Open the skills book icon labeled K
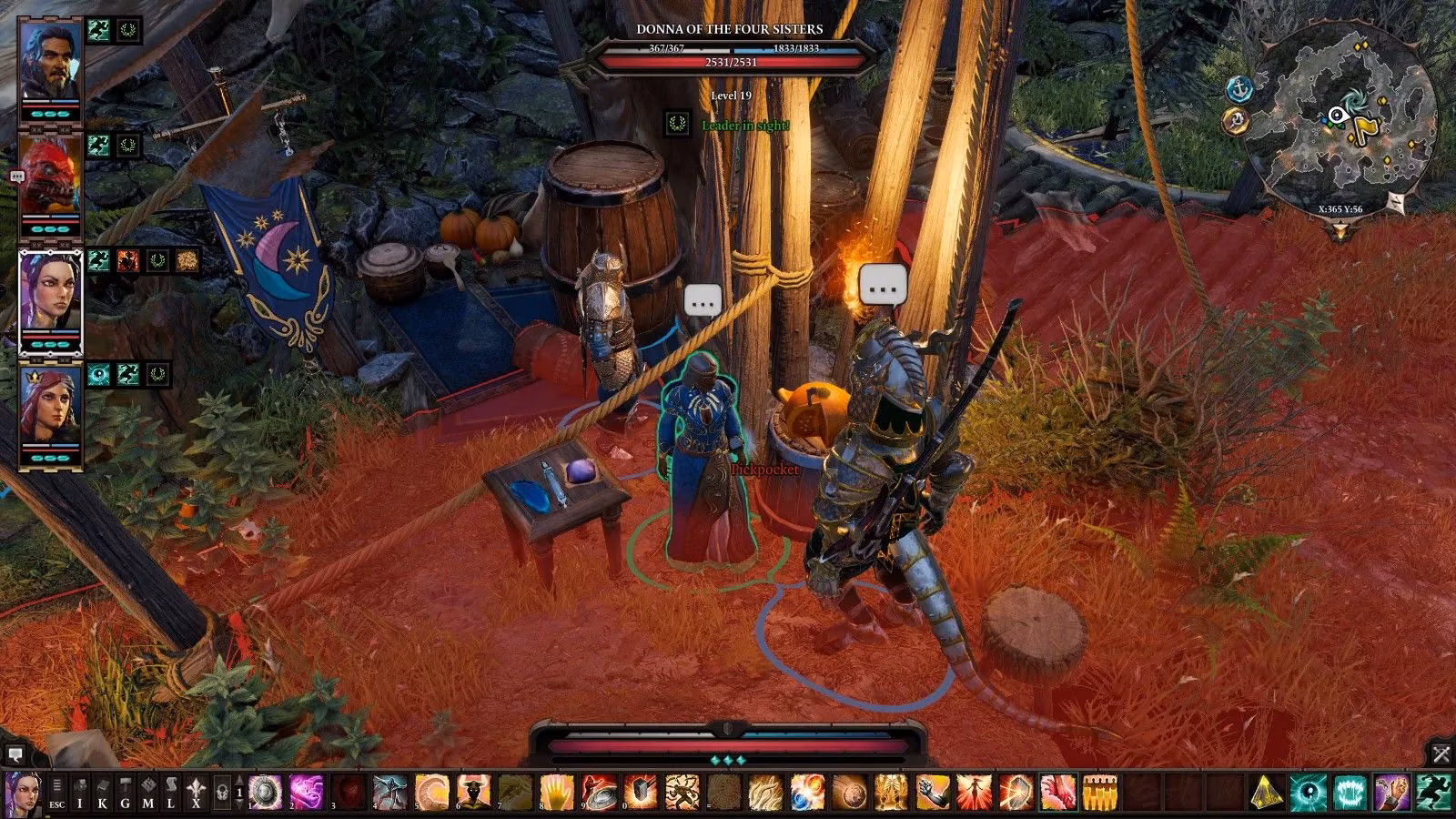This screenshot has width=1456, height=819. [x=102, y=792]
